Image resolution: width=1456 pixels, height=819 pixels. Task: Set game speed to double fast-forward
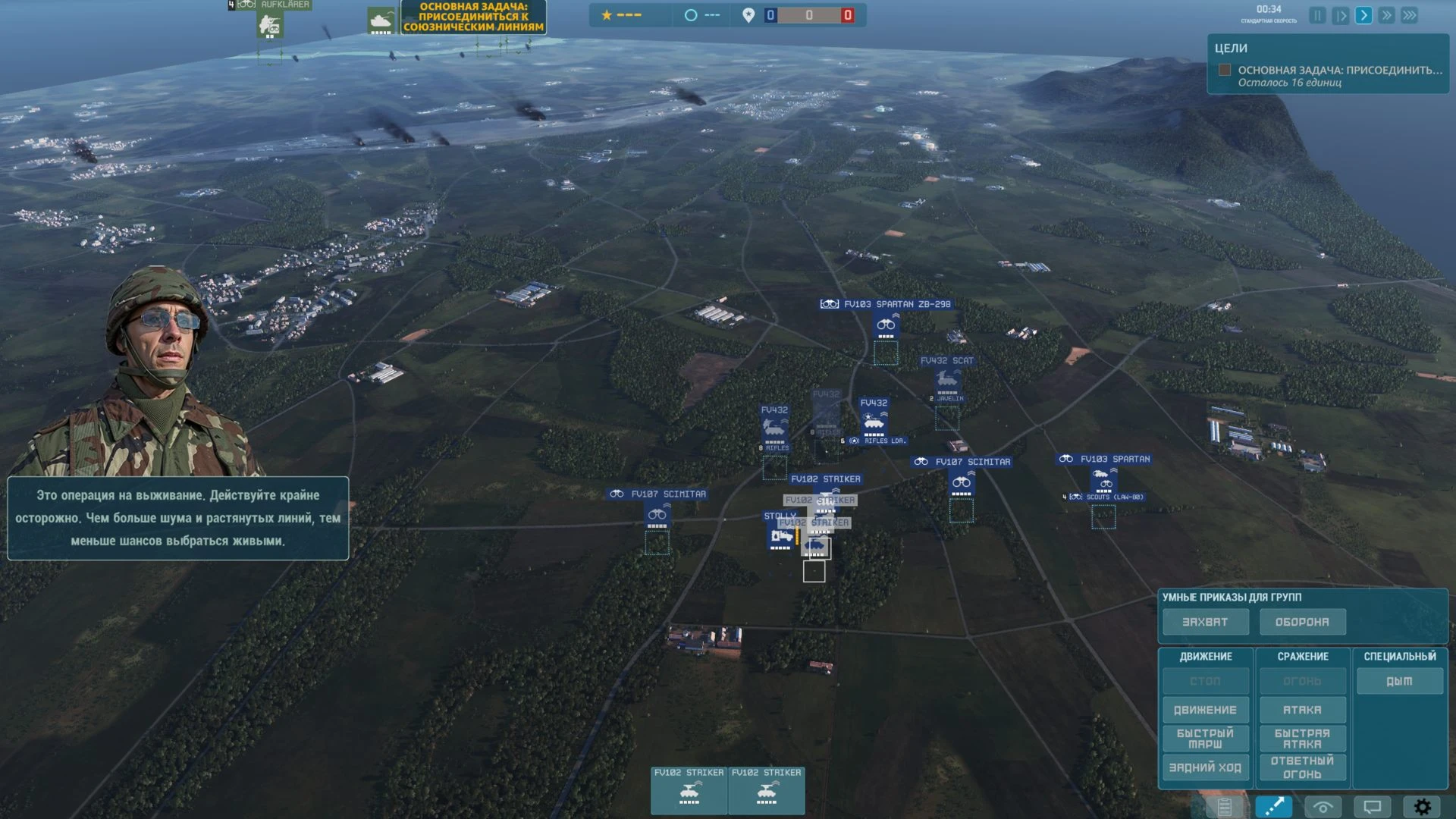point(1386,15)
